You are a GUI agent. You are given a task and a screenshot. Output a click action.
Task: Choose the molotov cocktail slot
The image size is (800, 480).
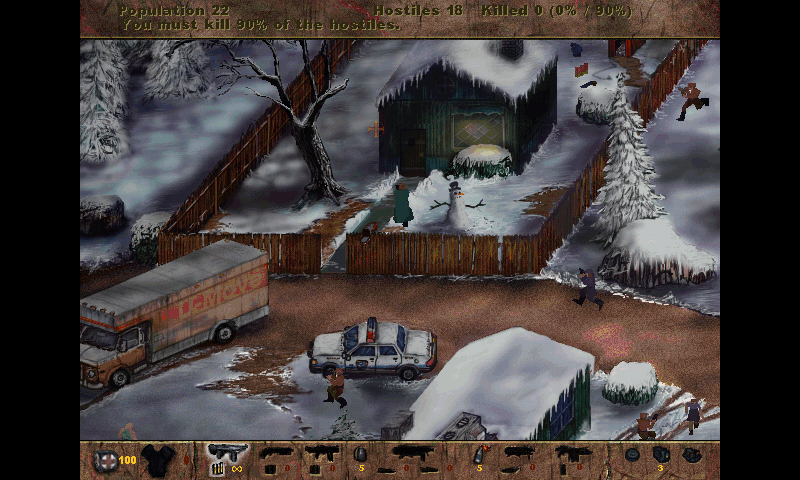click(478, 454)
